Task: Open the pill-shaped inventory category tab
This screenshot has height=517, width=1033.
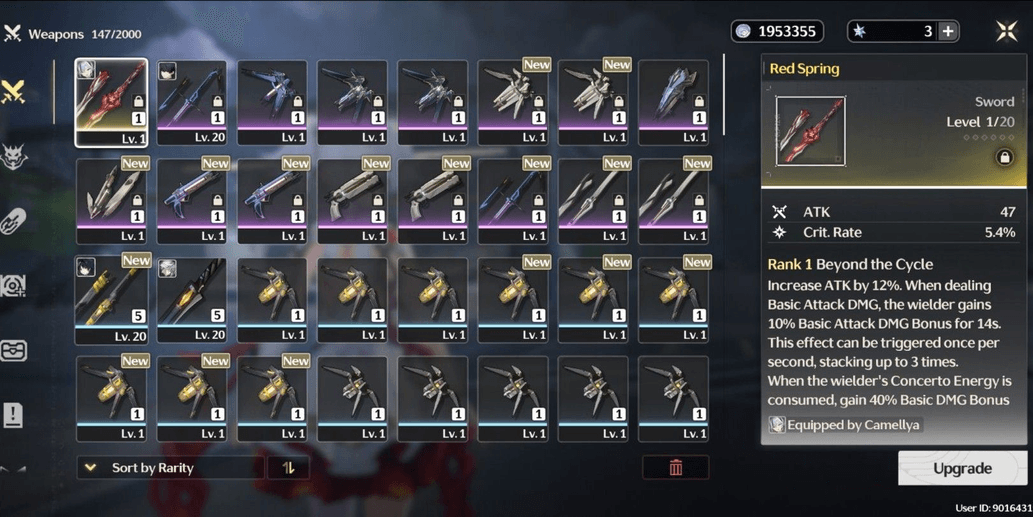Action: [x=14, y=221]
